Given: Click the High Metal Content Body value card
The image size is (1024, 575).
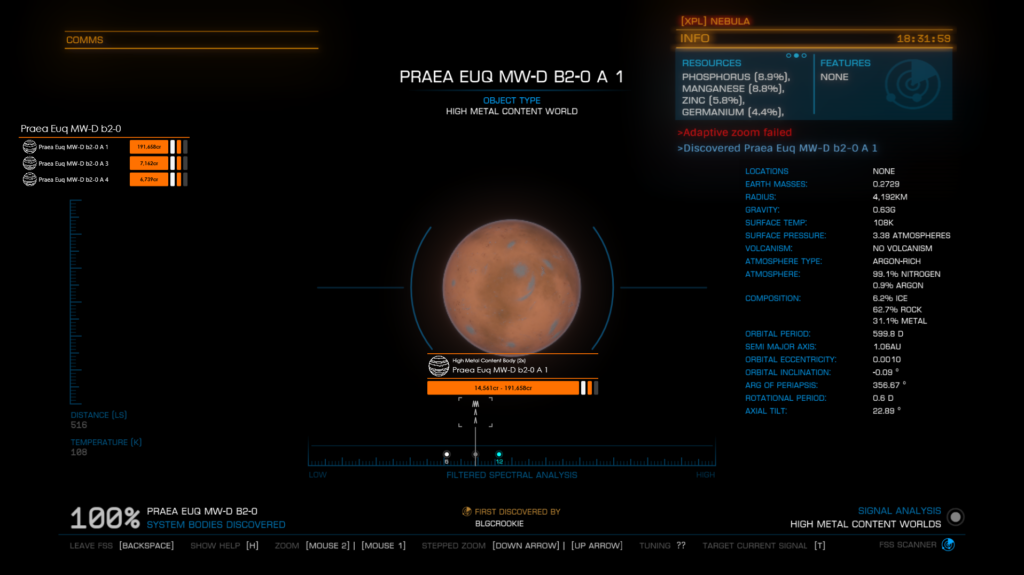Looking at the screenshot, I should point(512,377).
